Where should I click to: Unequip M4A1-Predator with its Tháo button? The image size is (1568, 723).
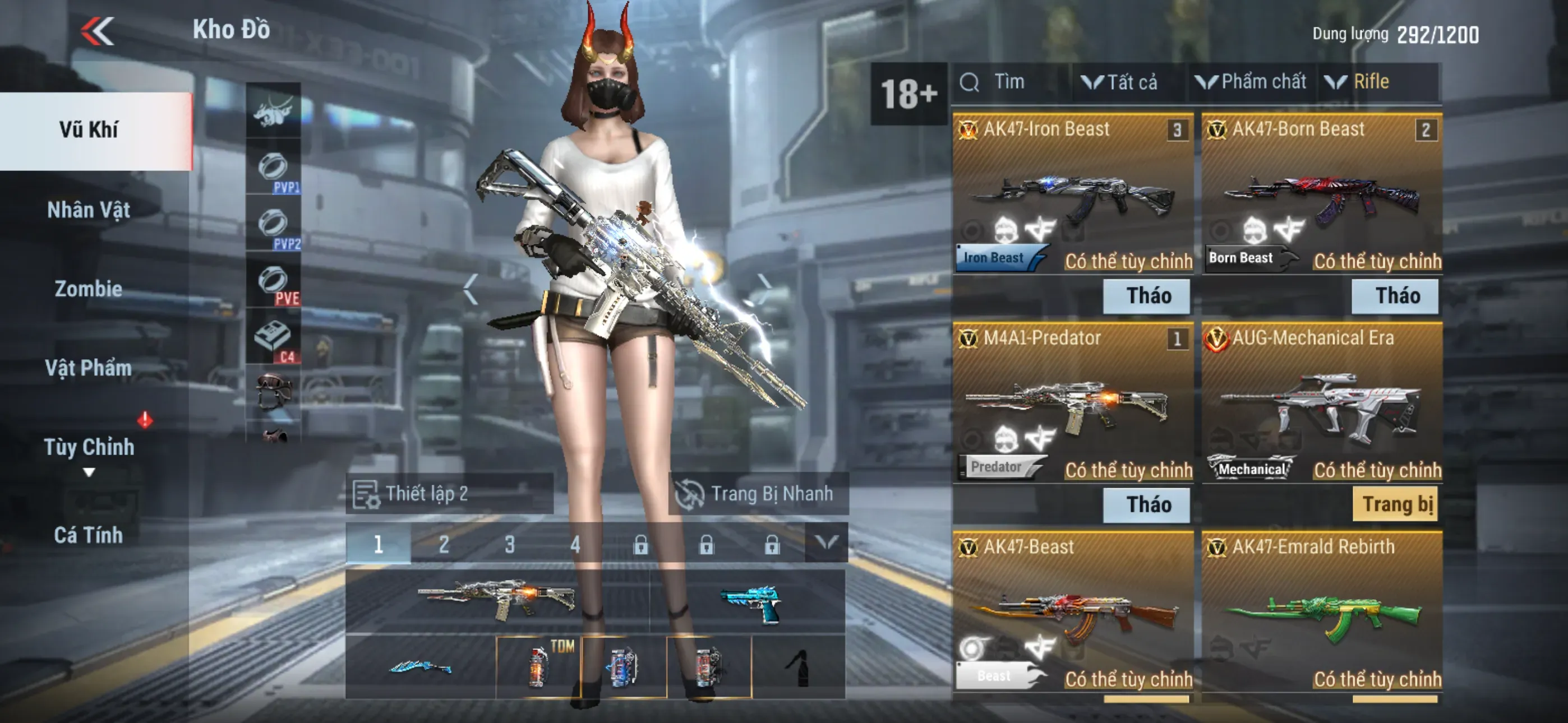(x=1147, y=504)
